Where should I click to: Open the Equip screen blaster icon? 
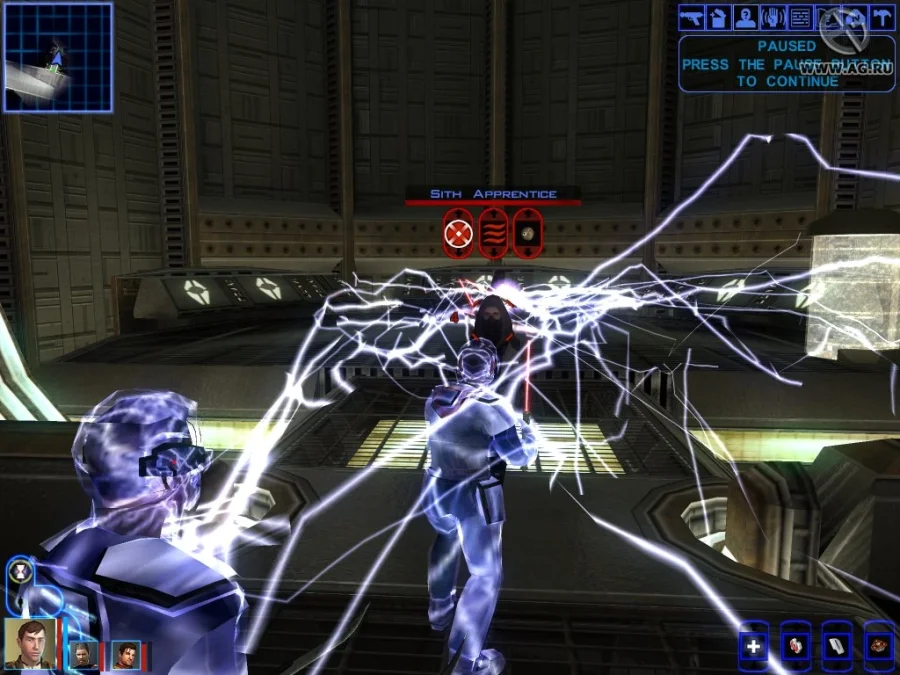(691, 17)
